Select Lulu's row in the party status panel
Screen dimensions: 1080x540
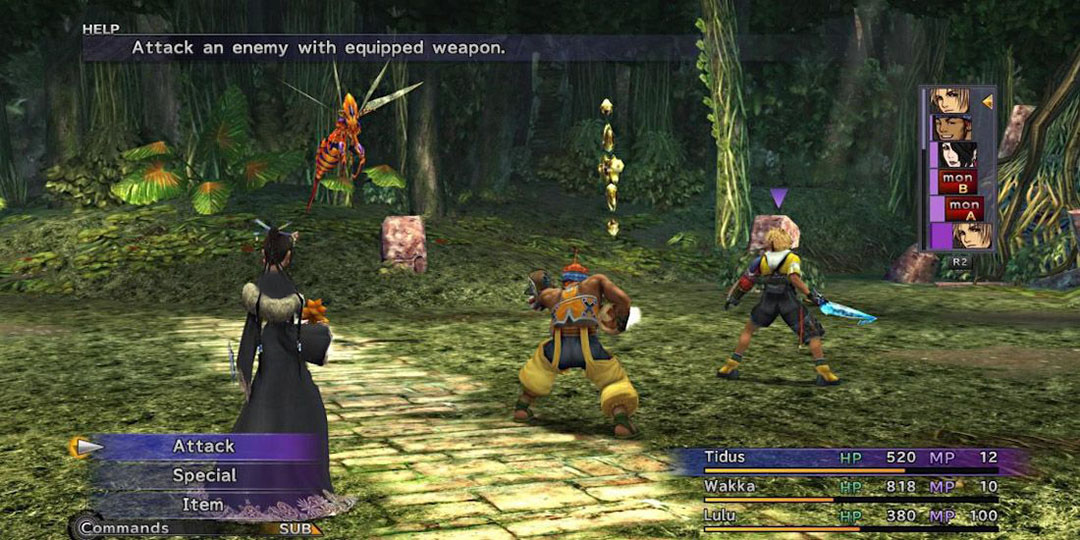pyautogui.click(x=850, y=516)
